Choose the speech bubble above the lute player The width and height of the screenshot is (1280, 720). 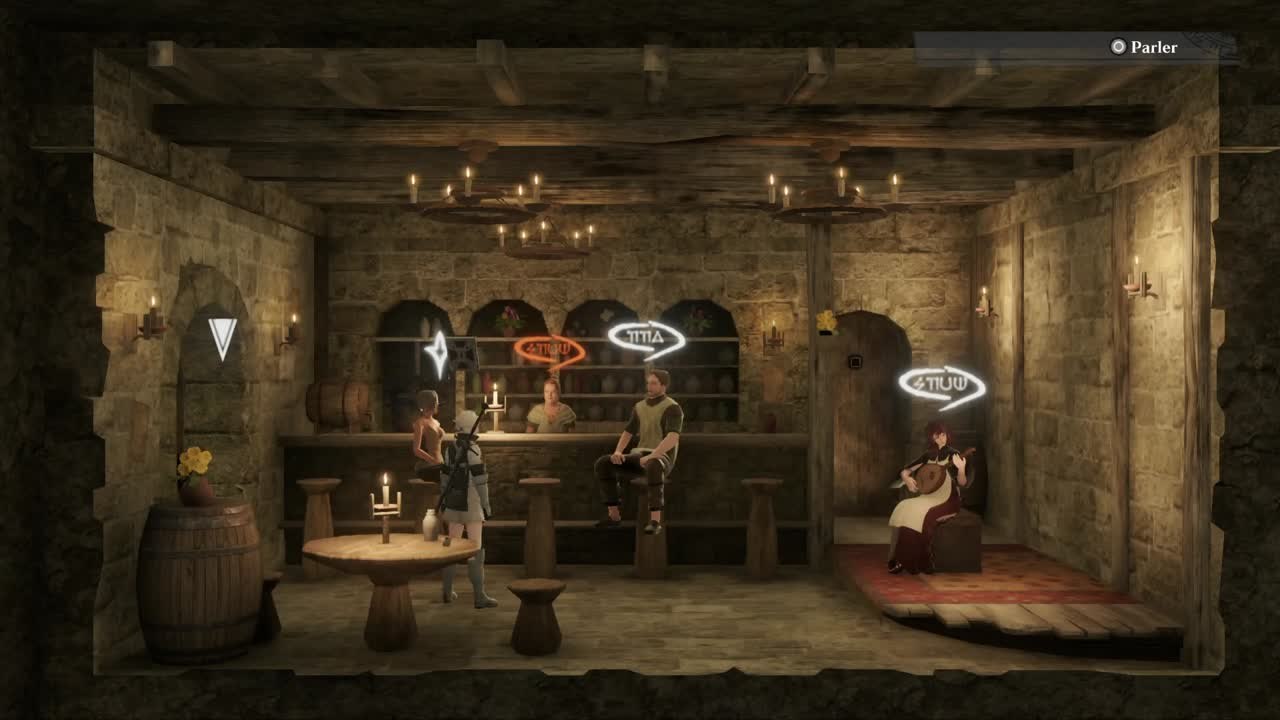940,386
